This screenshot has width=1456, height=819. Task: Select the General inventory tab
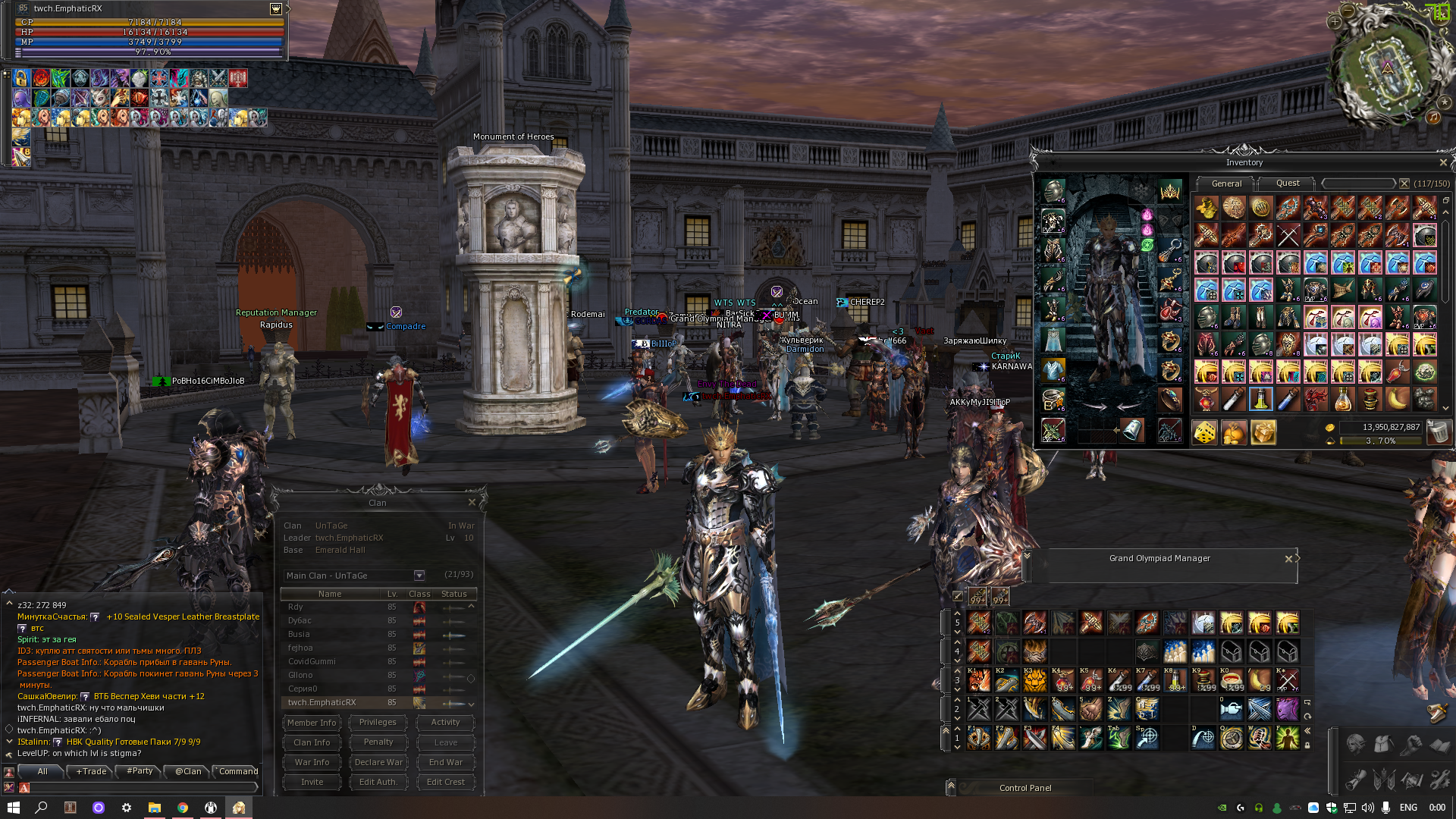[1226, 184]
